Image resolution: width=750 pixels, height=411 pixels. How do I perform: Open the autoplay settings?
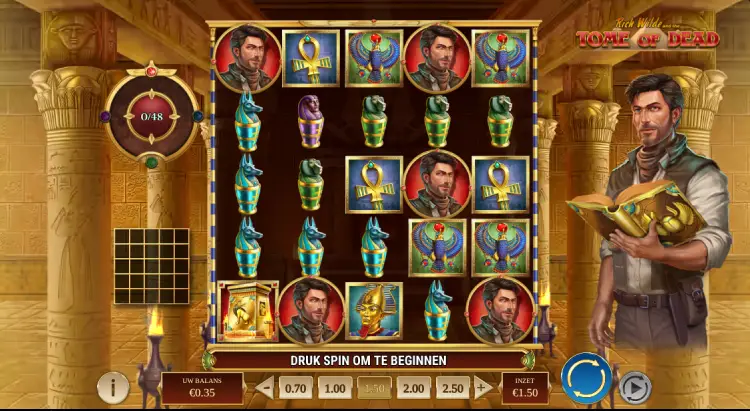tap(635, 386)
